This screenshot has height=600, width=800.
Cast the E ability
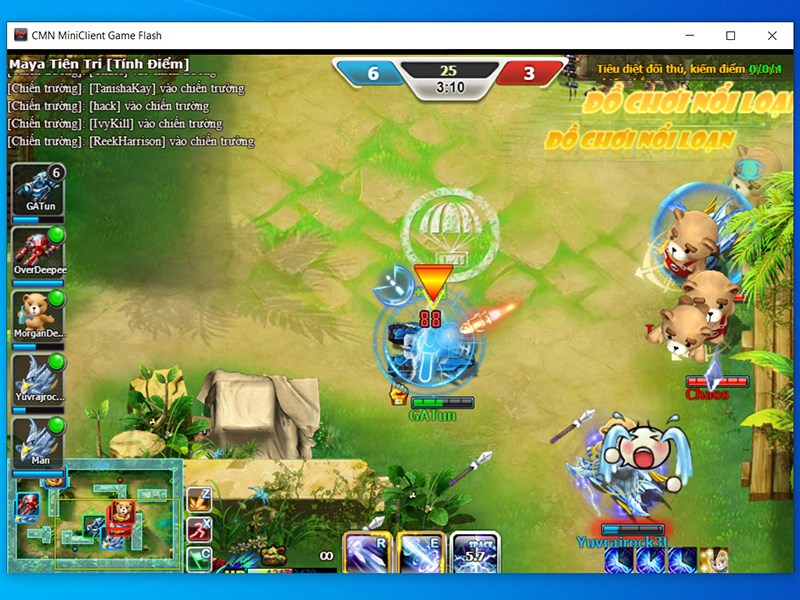pos(420,552)
